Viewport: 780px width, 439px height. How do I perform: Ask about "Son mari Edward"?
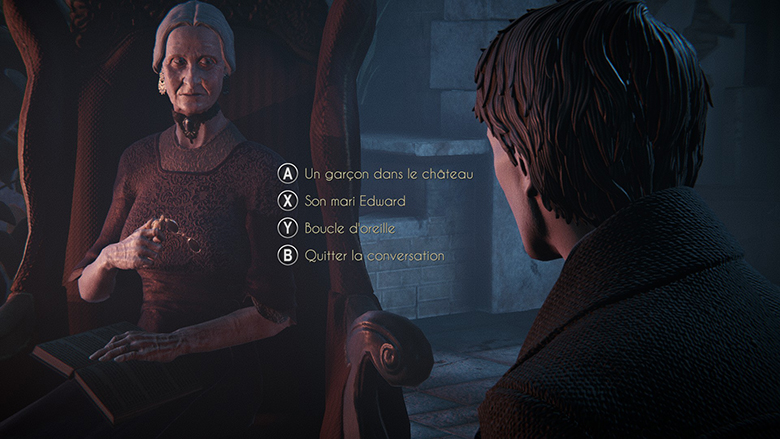click(354, 201)
